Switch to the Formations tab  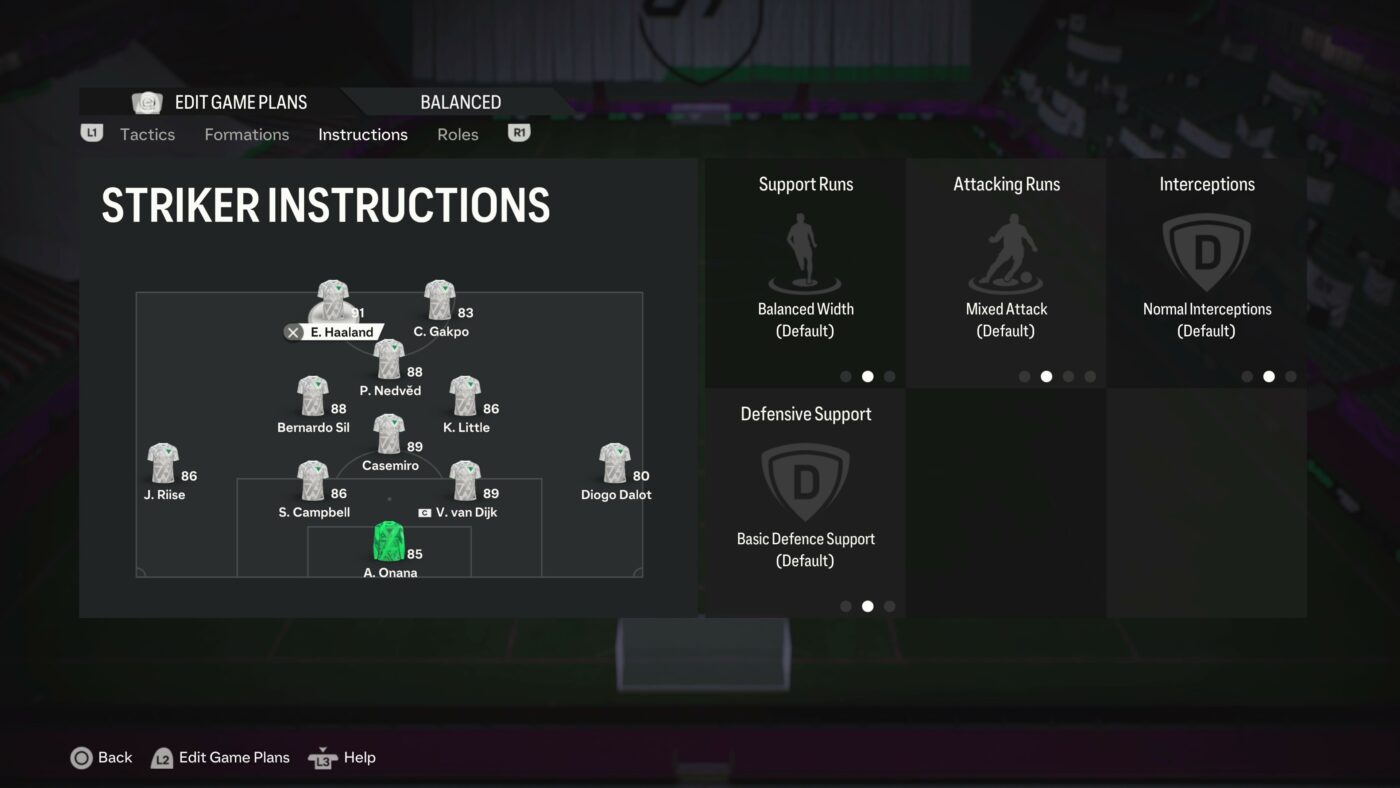(x=246, y=134)
